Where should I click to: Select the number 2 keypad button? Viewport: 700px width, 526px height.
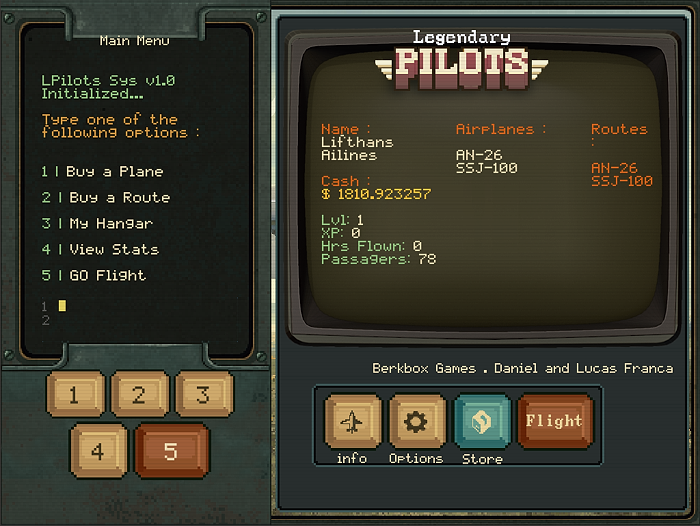tap(139, 394)
